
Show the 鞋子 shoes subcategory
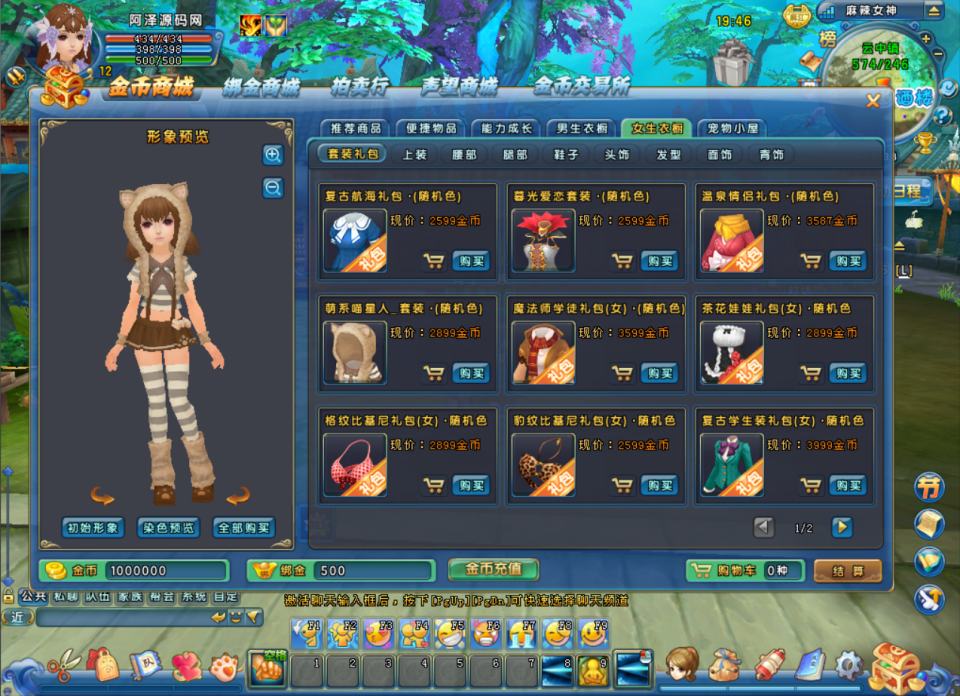(x=566, y=155)
